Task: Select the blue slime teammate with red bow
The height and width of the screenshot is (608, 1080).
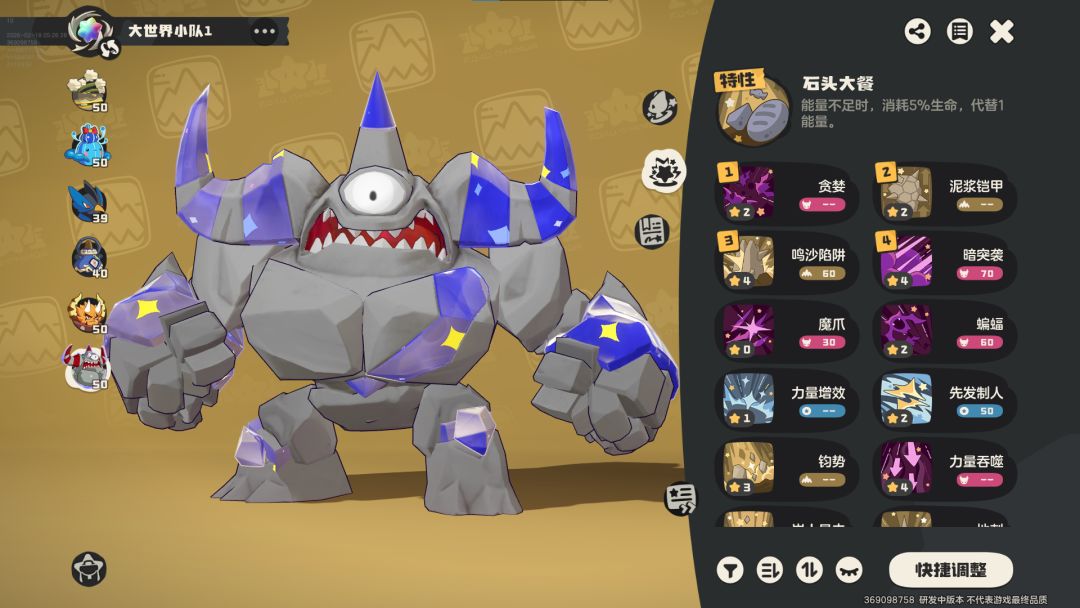Action: (88, 148)
